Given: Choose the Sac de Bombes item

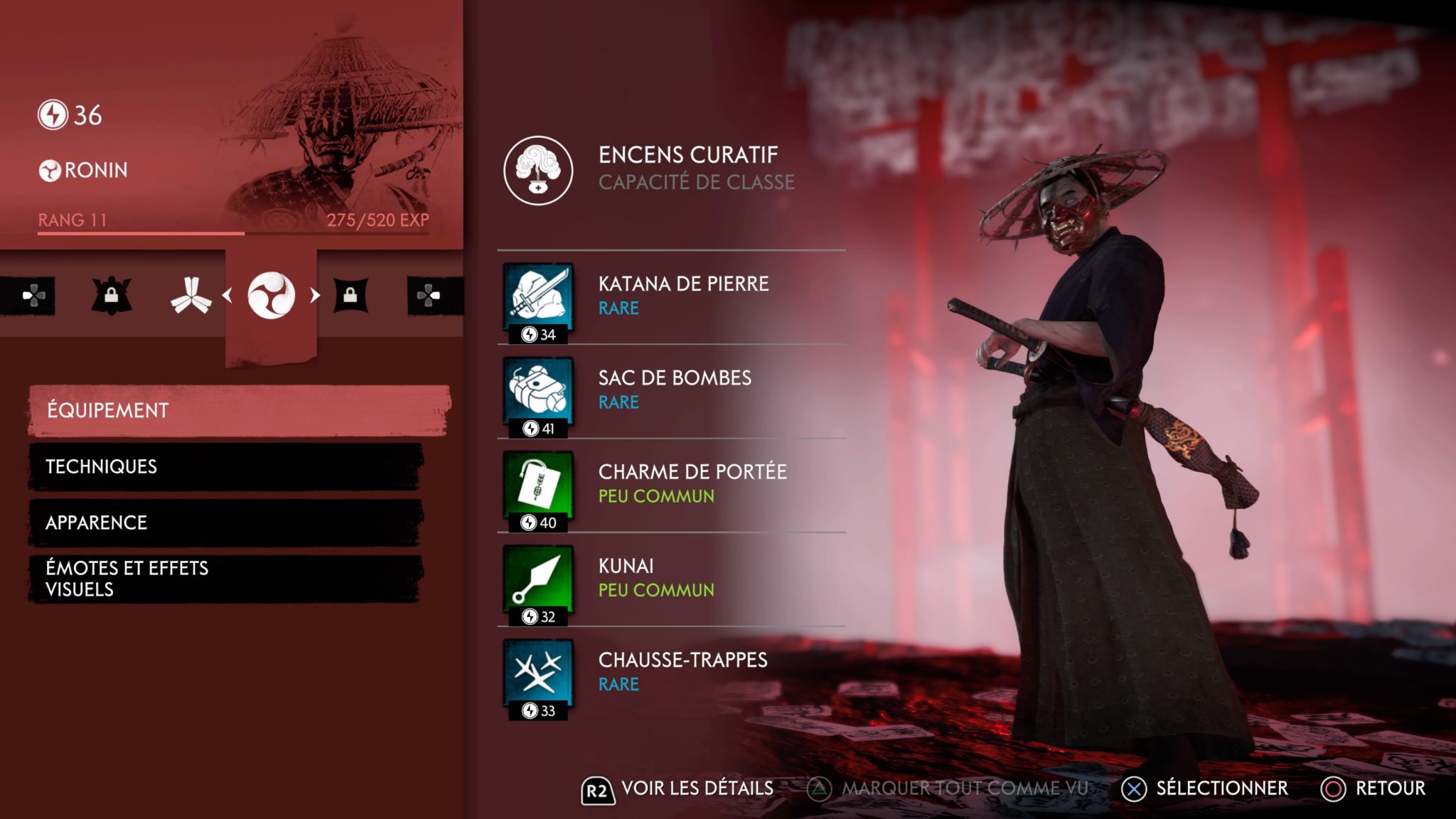Looking at the screenshot, I should point(671,392).
